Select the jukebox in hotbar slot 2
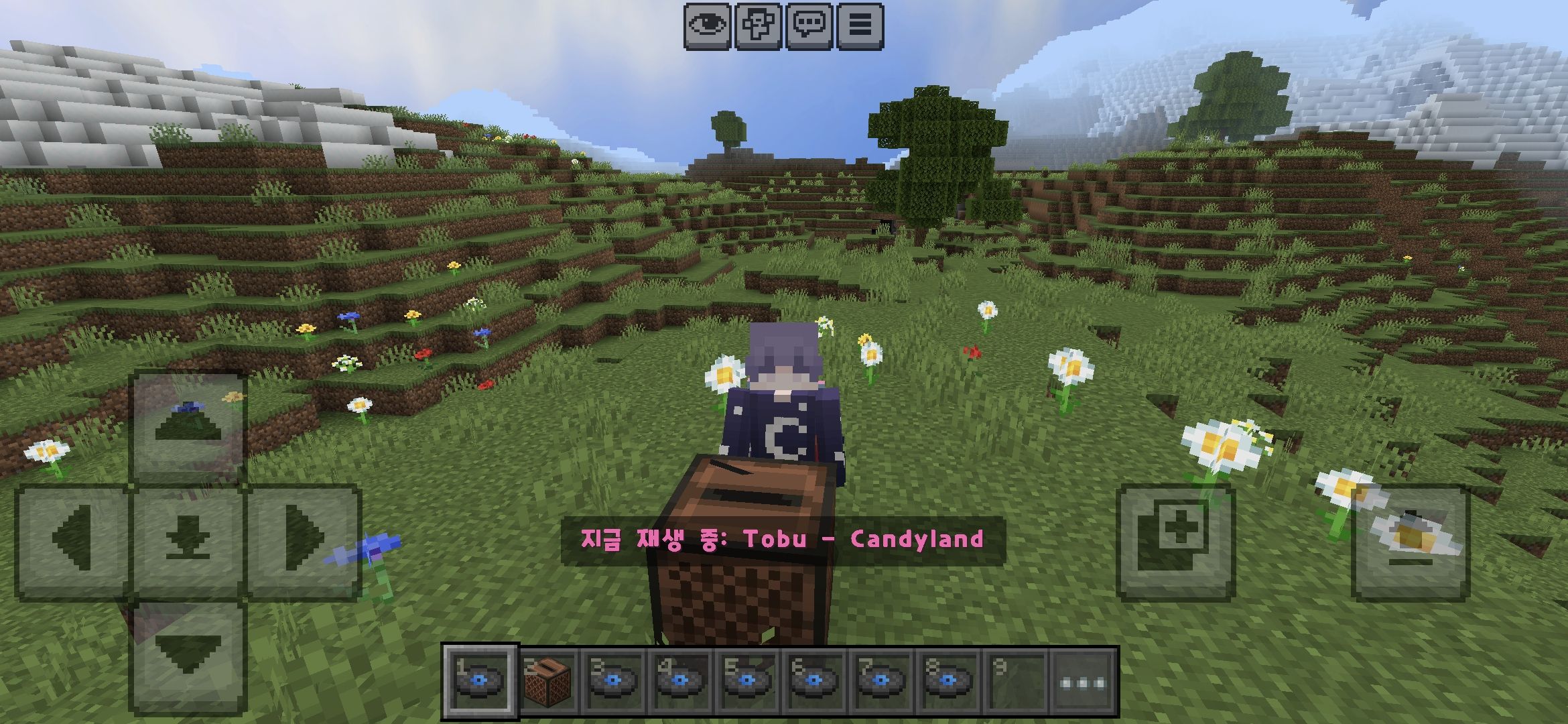 [547, 680]
